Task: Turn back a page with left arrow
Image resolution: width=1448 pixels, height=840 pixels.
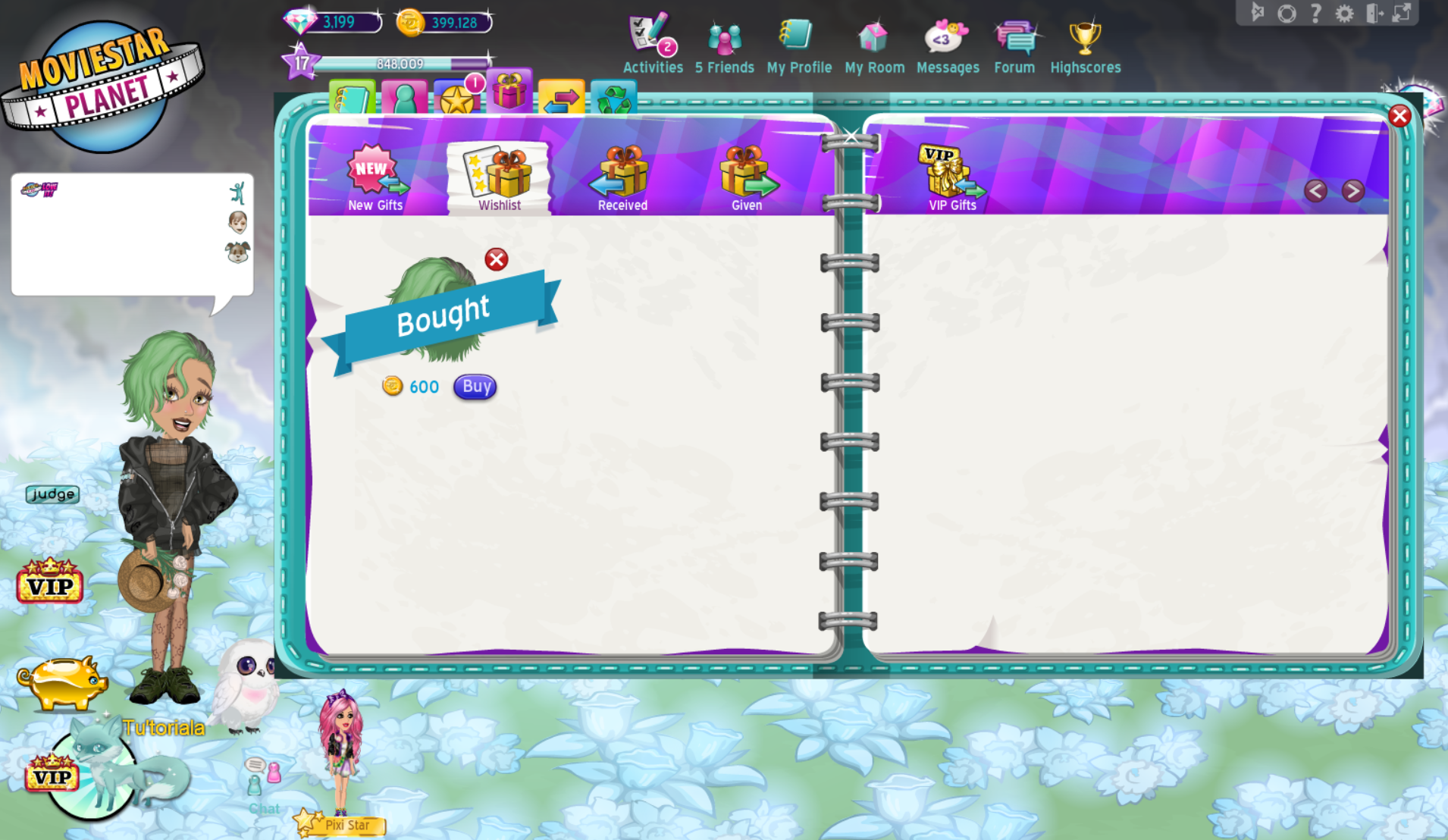Action: (1316, 191)
